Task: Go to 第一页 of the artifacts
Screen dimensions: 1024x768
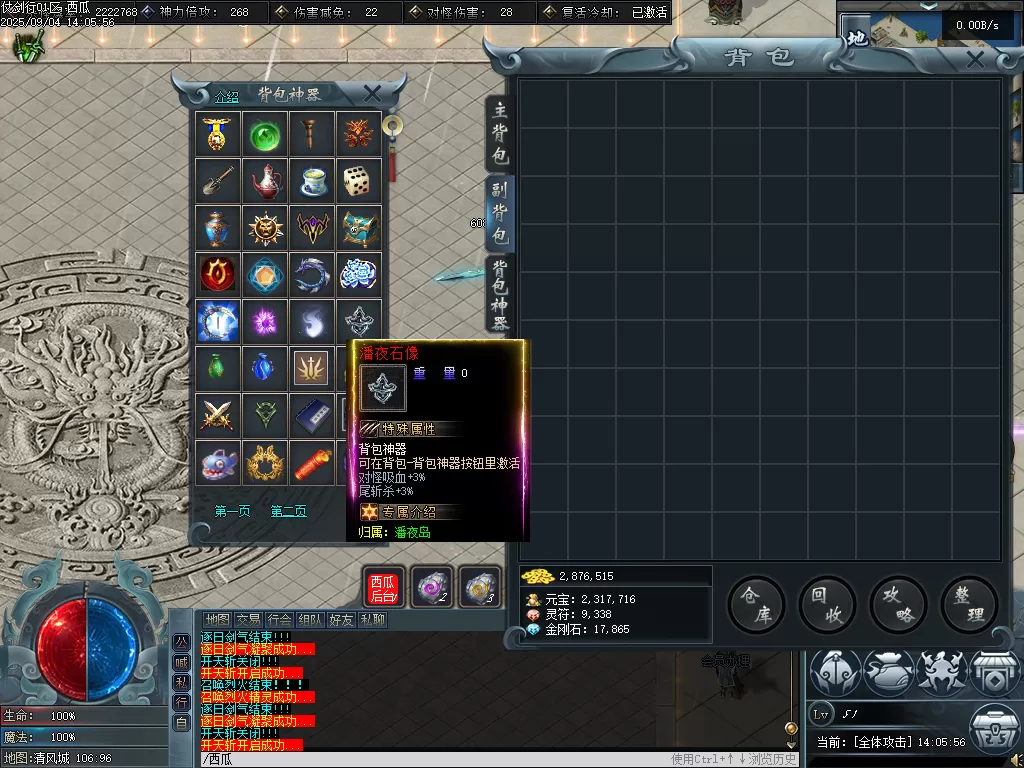Action: (x=233, y=511)
